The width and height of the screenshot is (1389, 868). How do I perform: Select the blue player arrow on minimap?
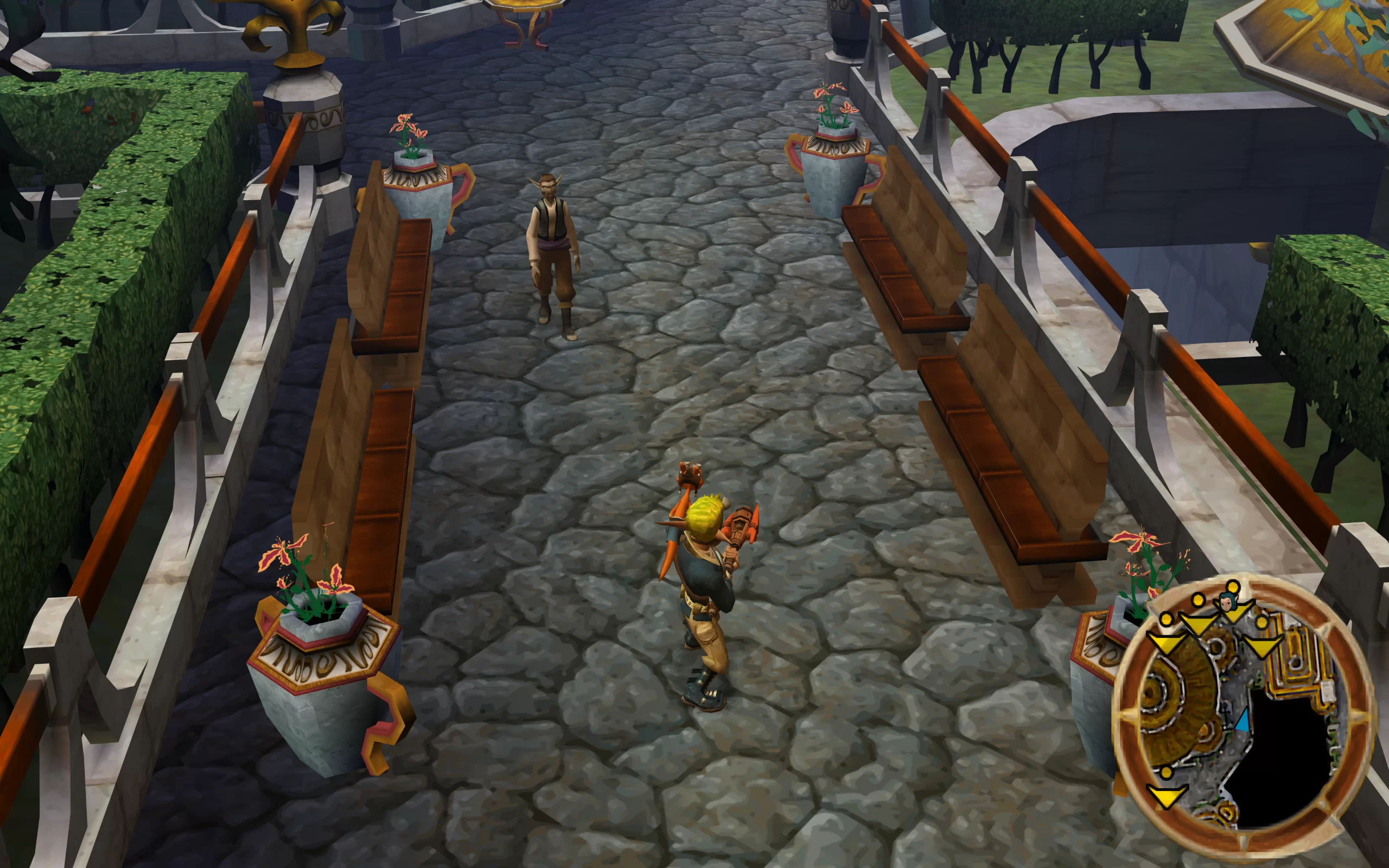tap(1242, 721)
